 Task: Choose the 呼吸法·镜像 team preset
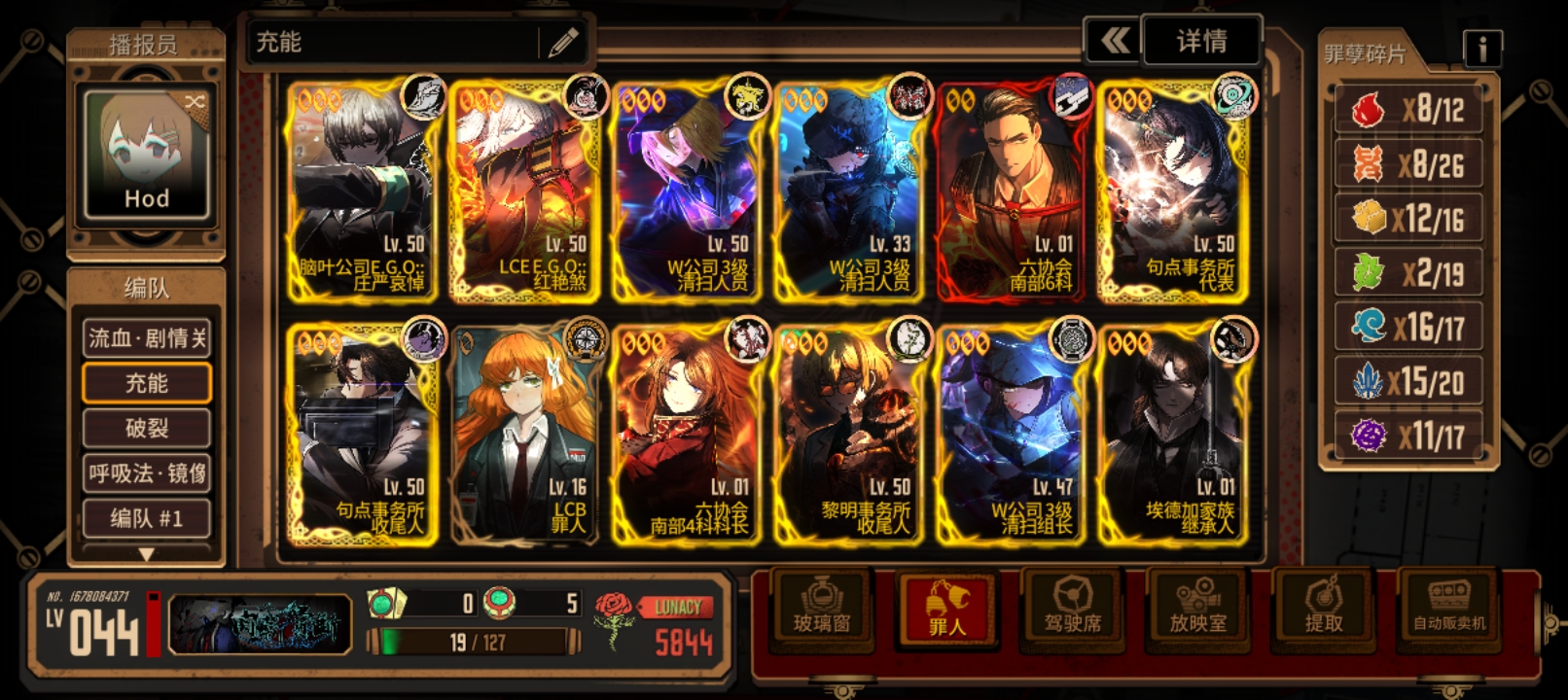pos(147,473)
